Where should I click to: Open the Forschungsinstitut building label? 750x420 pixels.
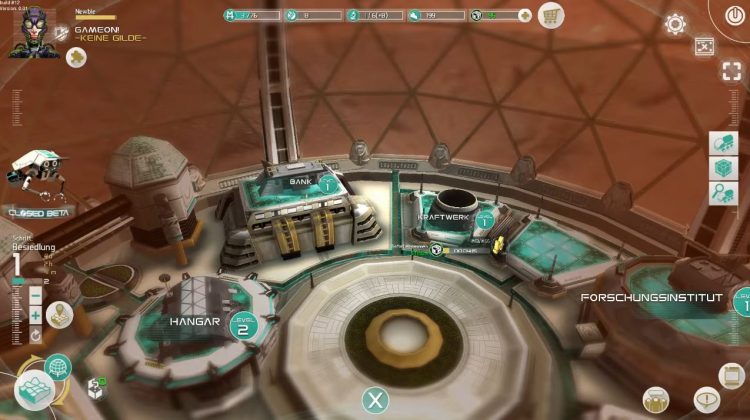click(x=653, y=297)
